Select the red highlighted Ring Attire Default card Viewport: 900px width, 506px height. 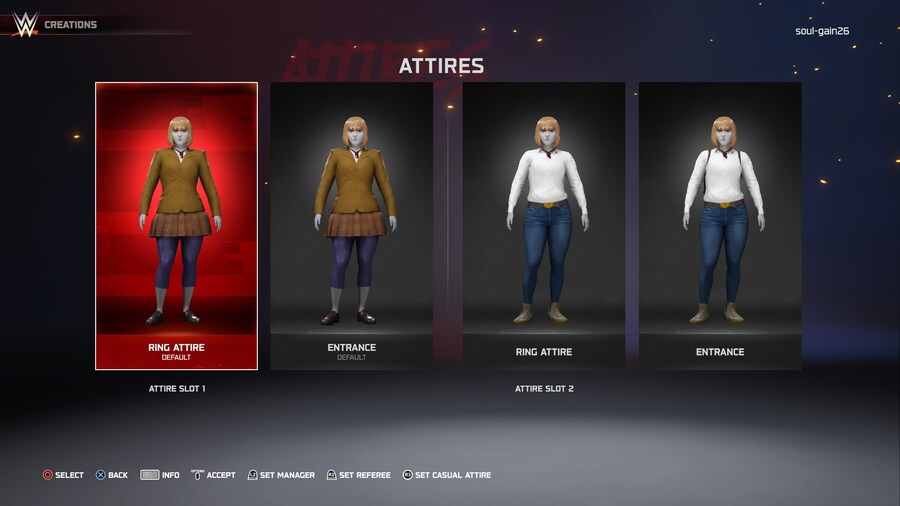pos(176,226)
